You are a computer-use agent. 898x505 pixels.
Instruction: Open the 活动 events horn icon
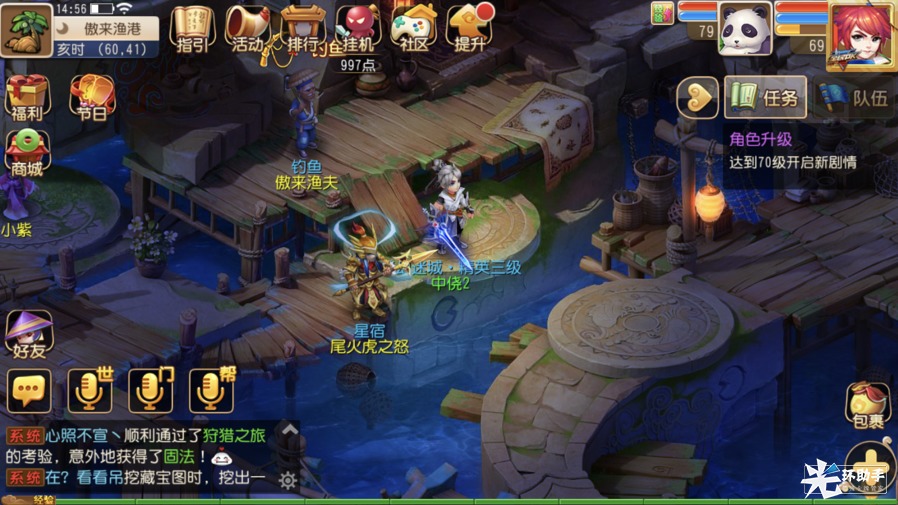246,28
